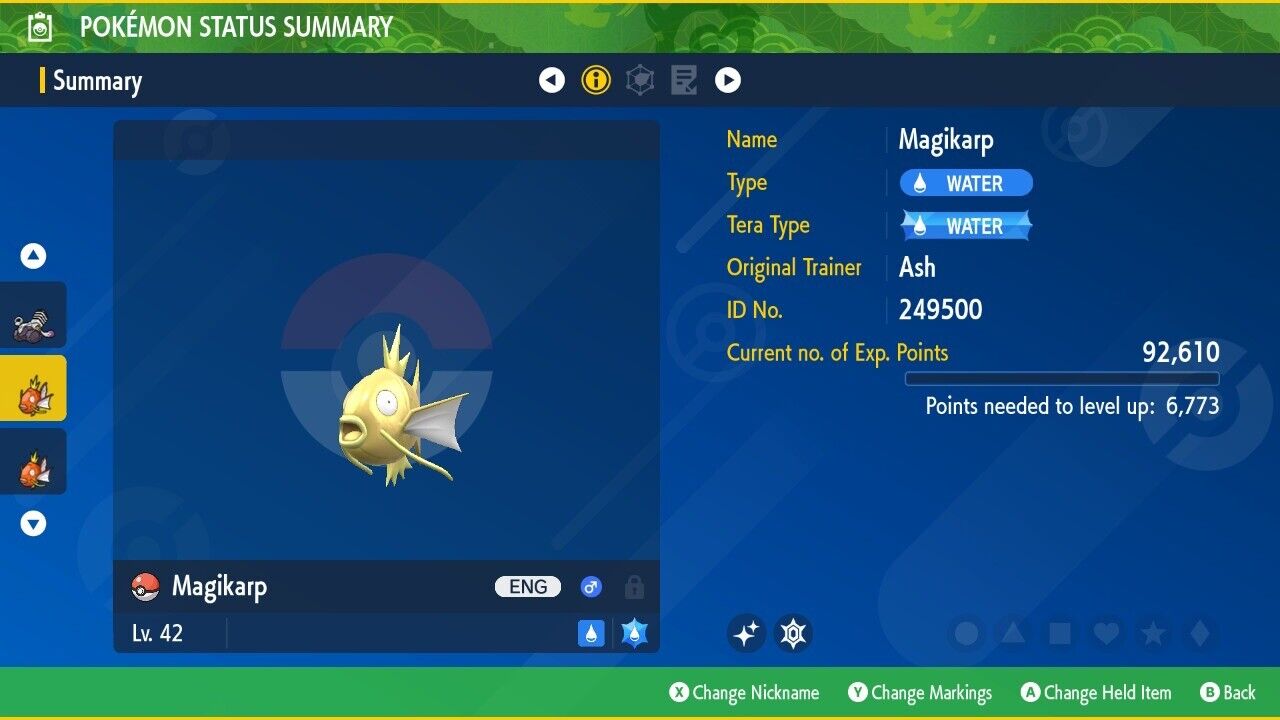The width and height of the screenshot is (1280, 720).
Task: Toggle the triangle marking
Action: click(x=1013, y=633)
